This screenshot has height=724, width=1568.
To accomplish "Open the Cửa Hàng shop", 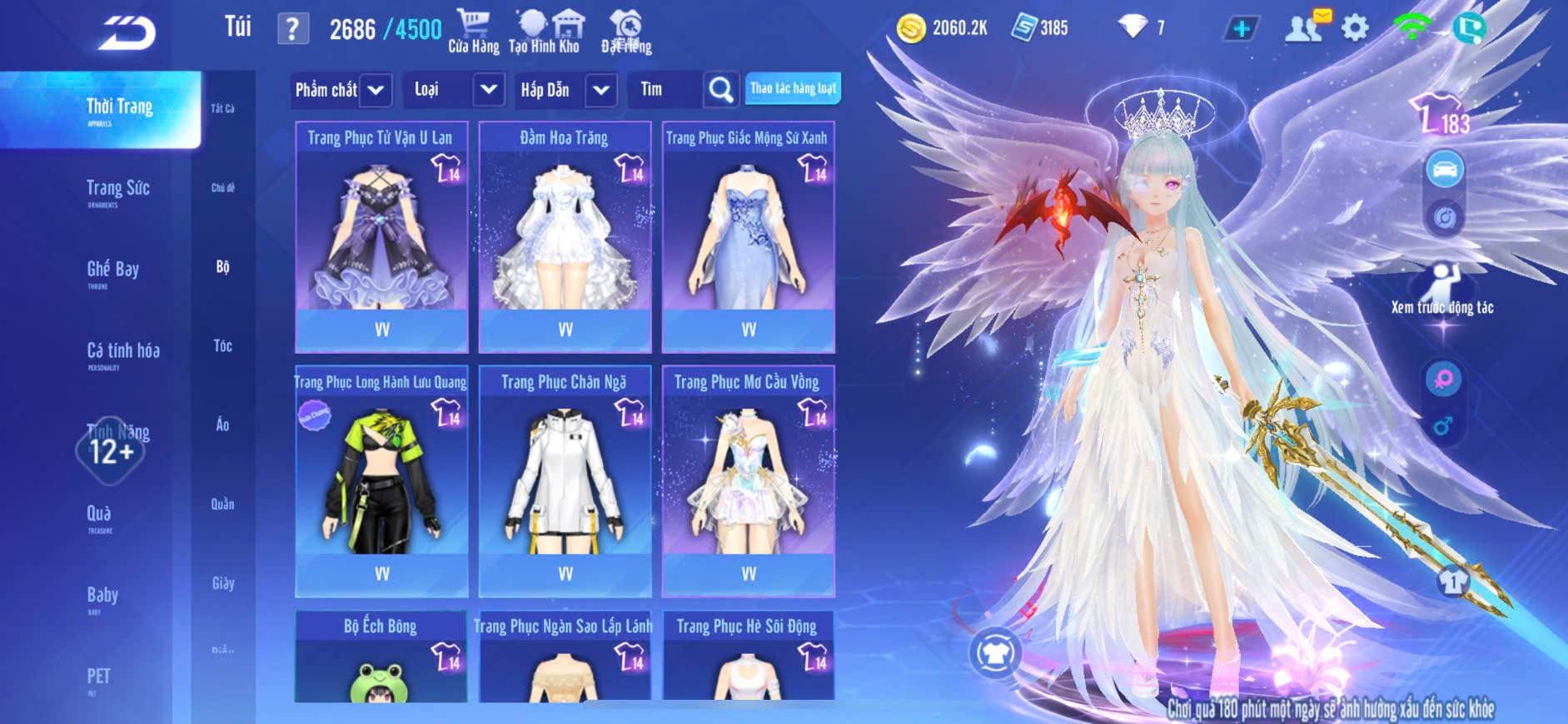I will tap(473, 32).
